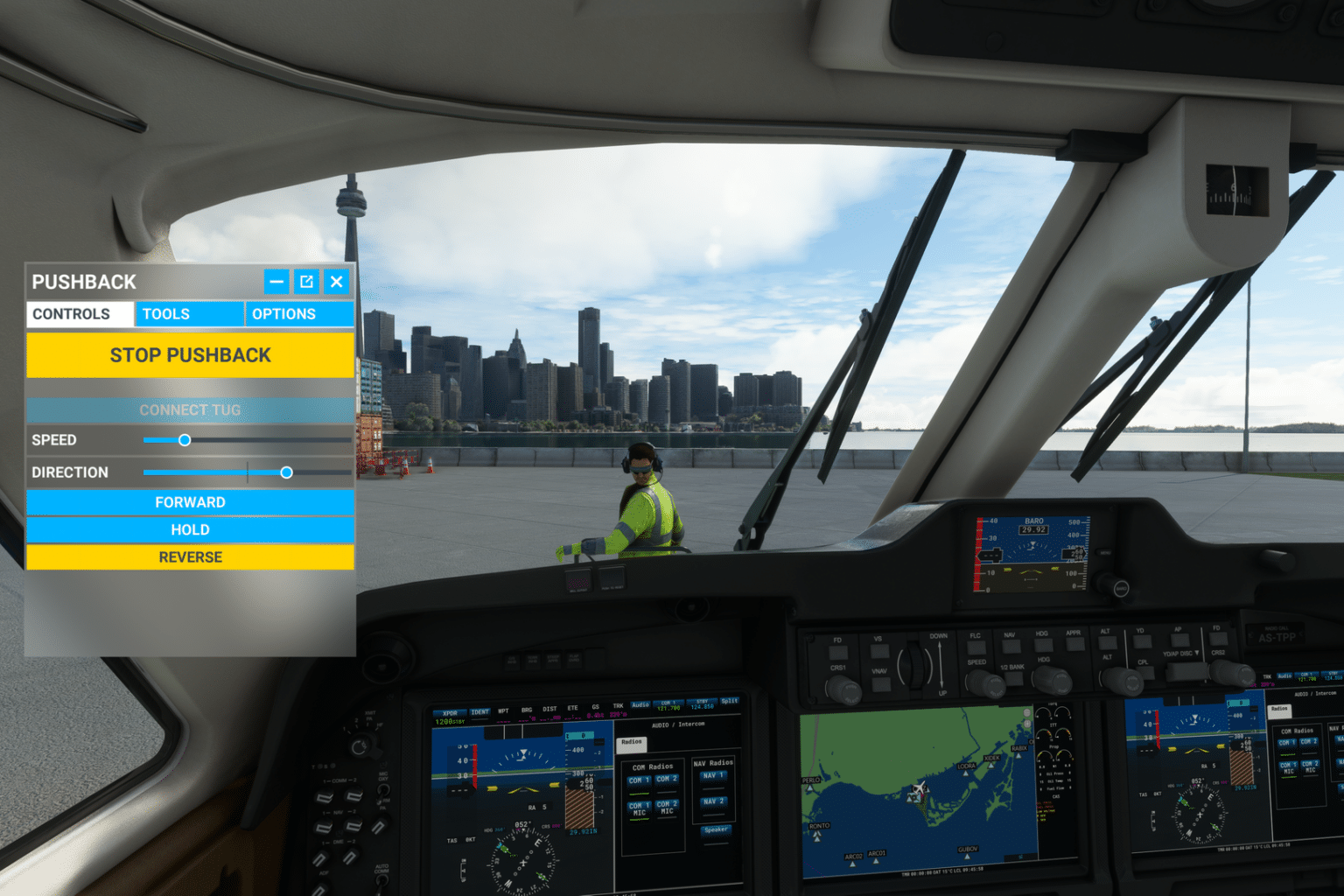
Task: Adjust the pushback SPEED slider
Action: tap(185, 440)
